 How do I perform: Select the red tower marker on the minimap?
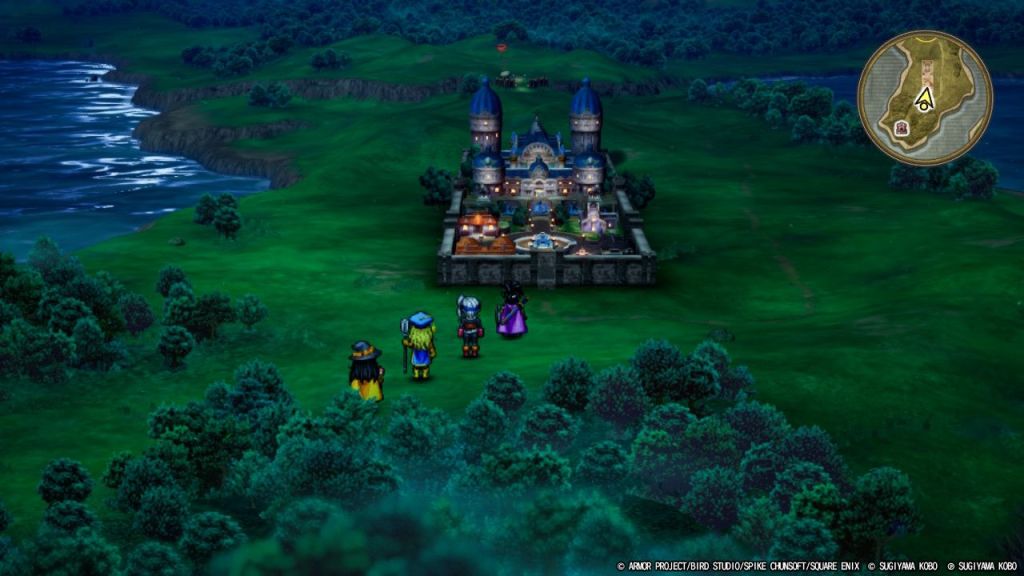click(x=901, y=128)
